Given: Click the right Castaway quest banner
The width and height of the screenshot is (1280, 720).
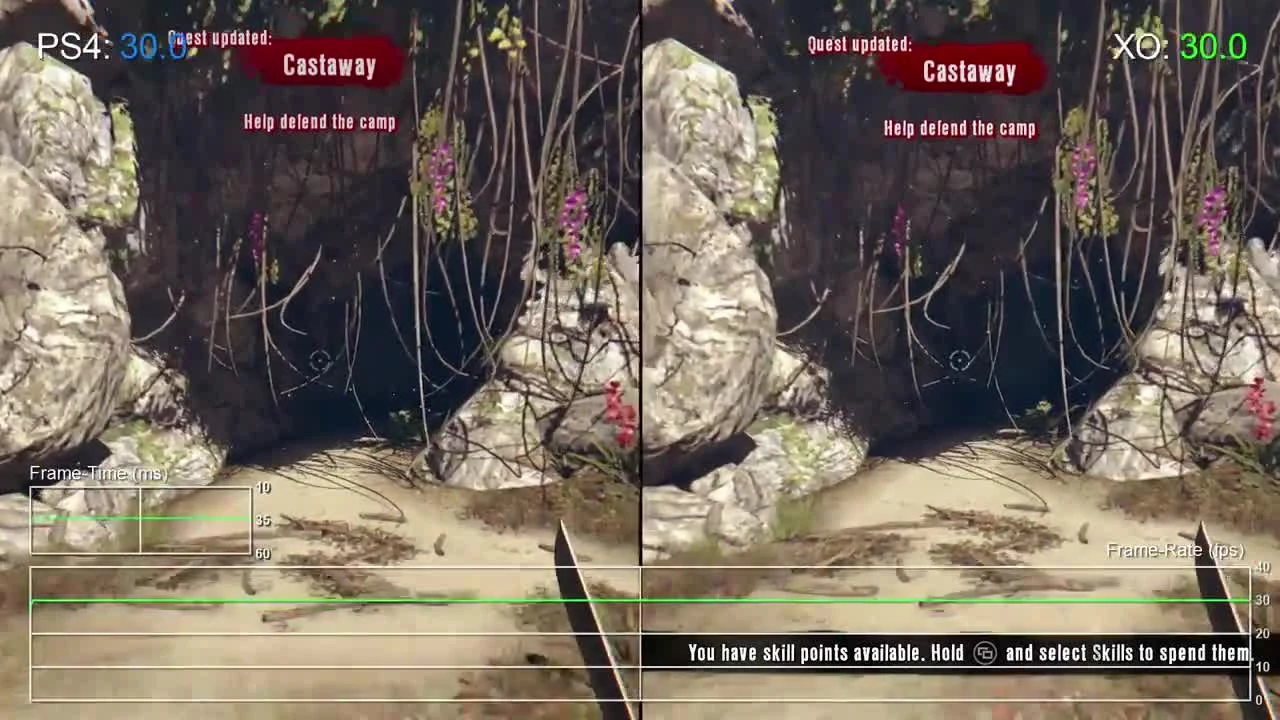Looking at the screenshot, I should pyautogui.click(x=968, y=71).
